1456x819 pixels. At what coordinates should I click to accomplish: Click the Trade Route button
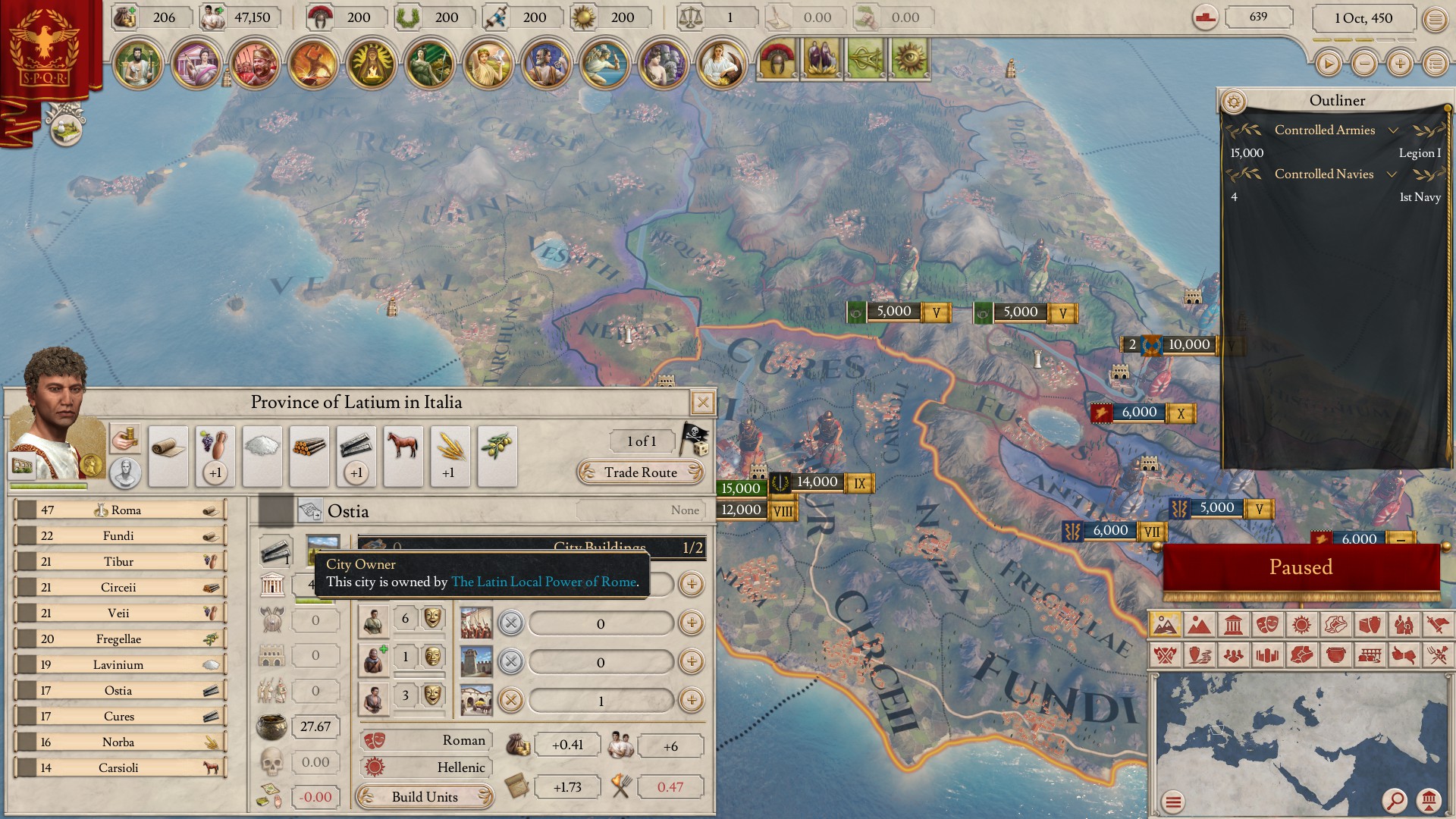641,472
